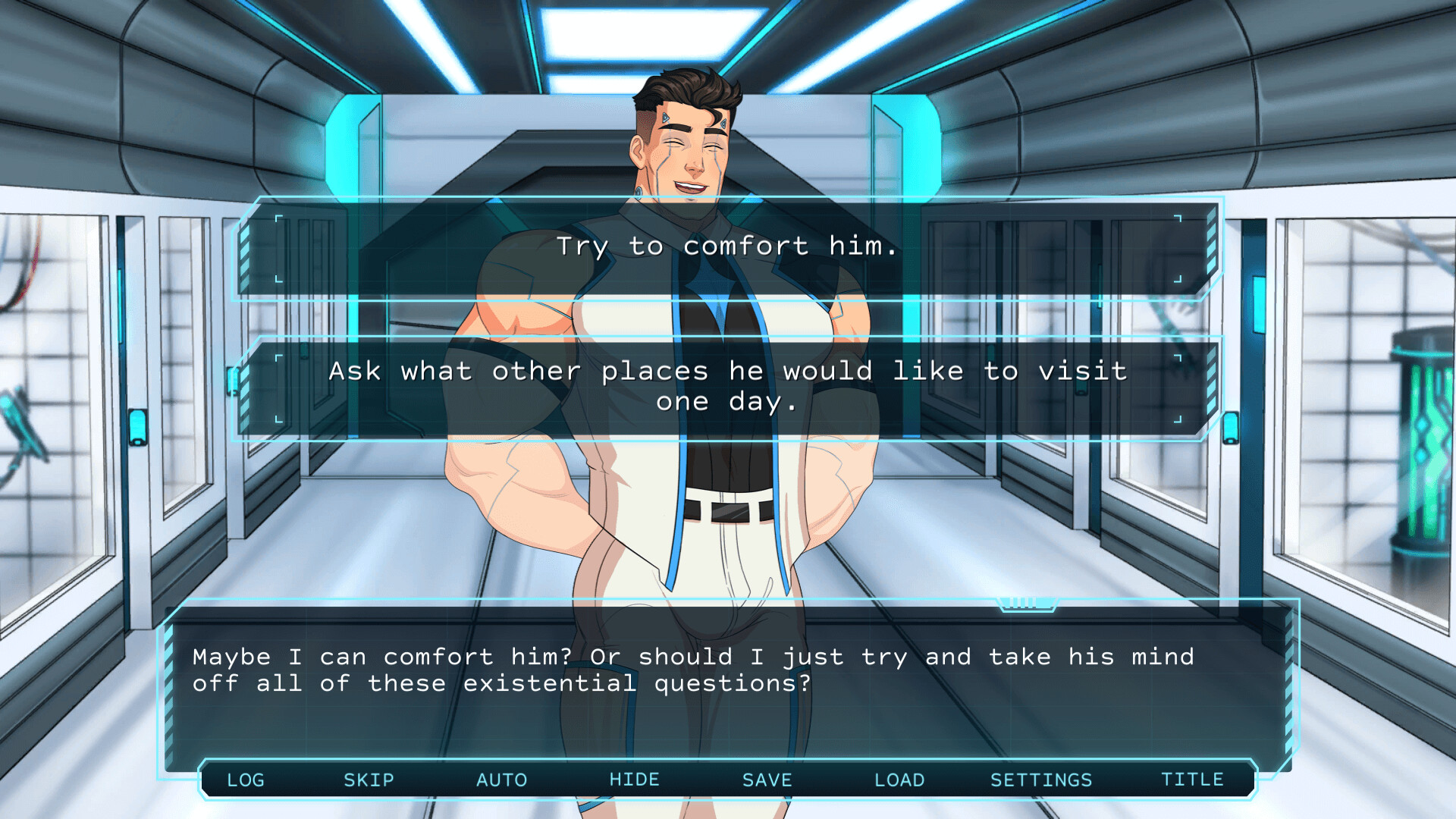The image size is (1456, 819).
Task: Open the SAVE screen
Action: coord(767,780)
